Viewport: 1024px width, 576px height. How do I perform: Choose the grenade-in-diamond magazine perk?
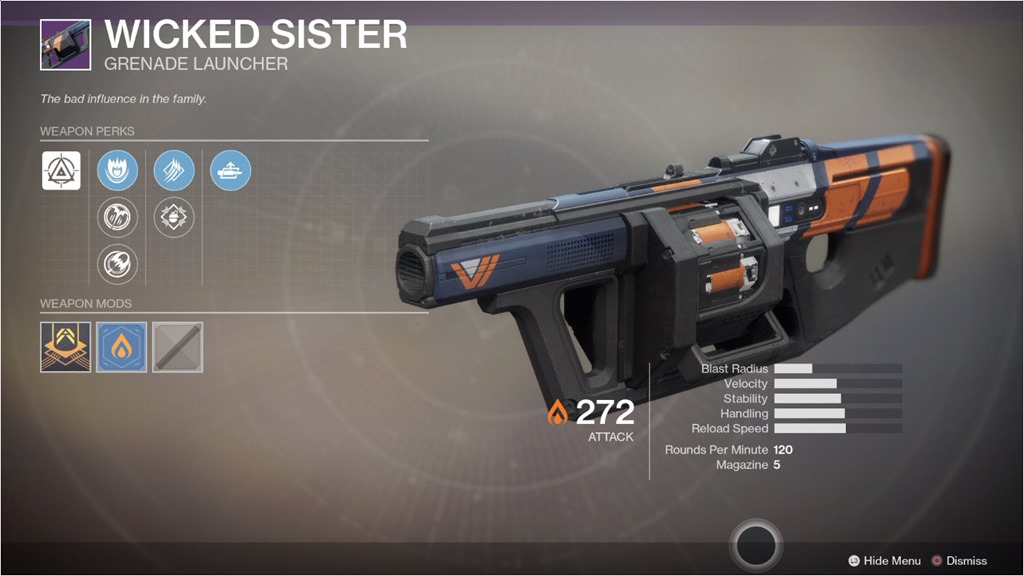[x=174, y=218]
